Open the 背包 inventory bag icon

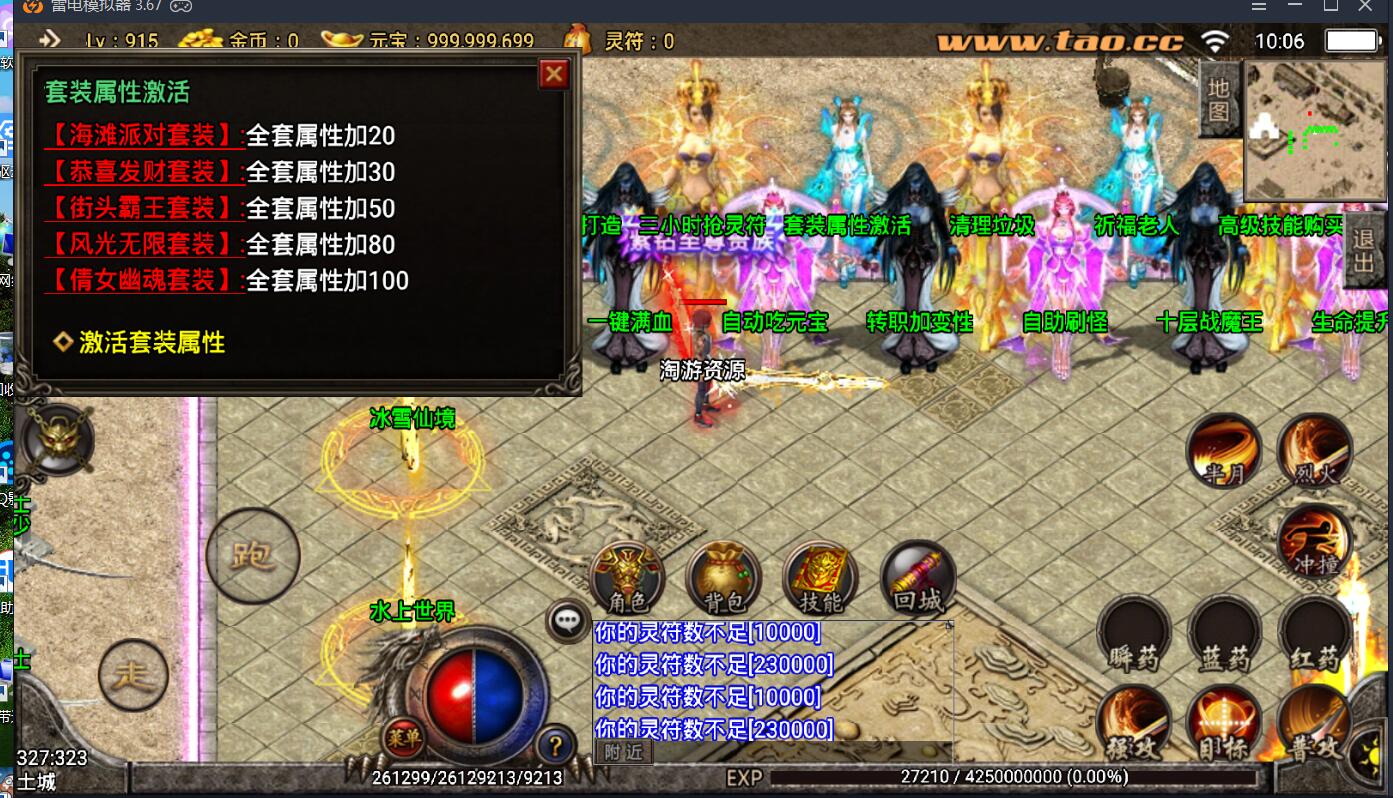722,578
